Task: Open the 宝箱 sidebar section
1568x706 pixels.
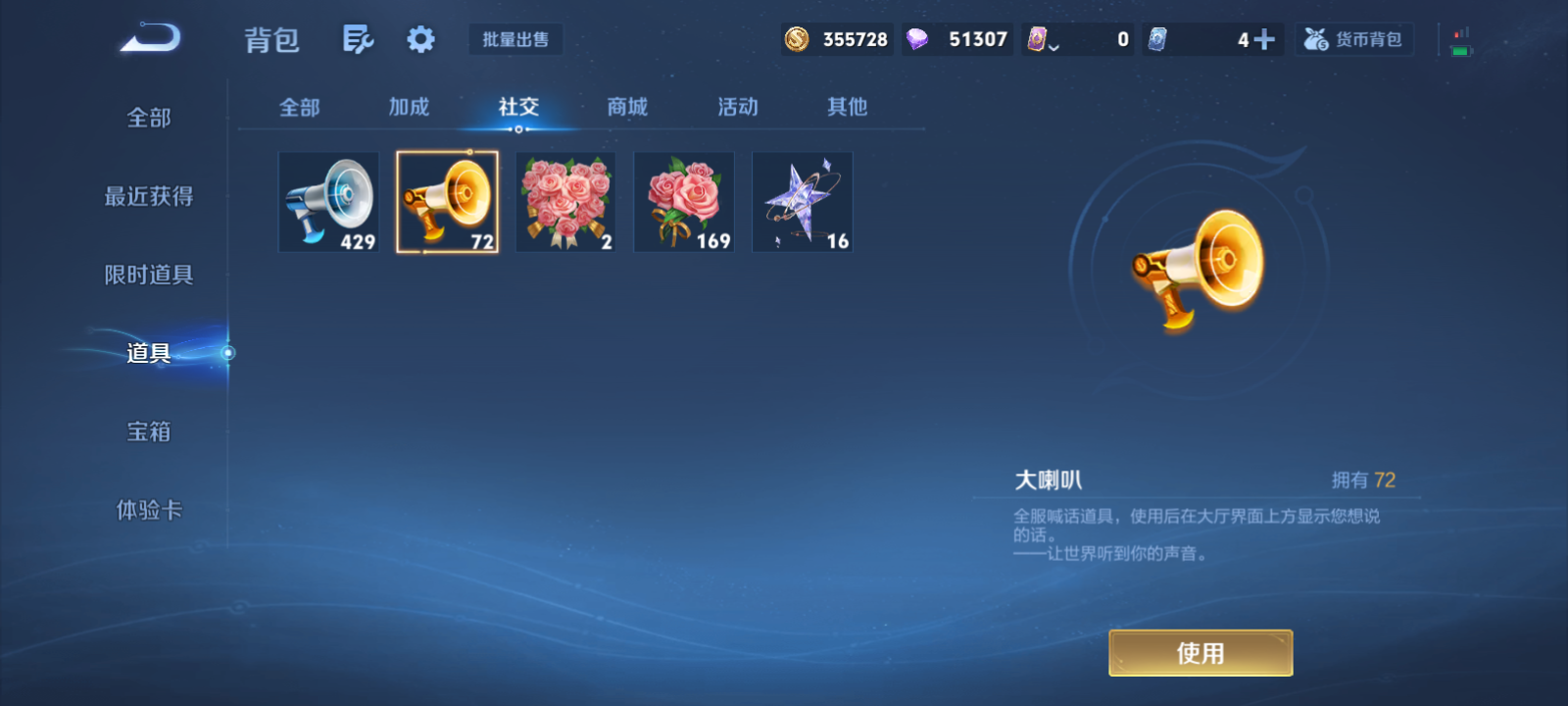Action: click(x=149, y=431)
